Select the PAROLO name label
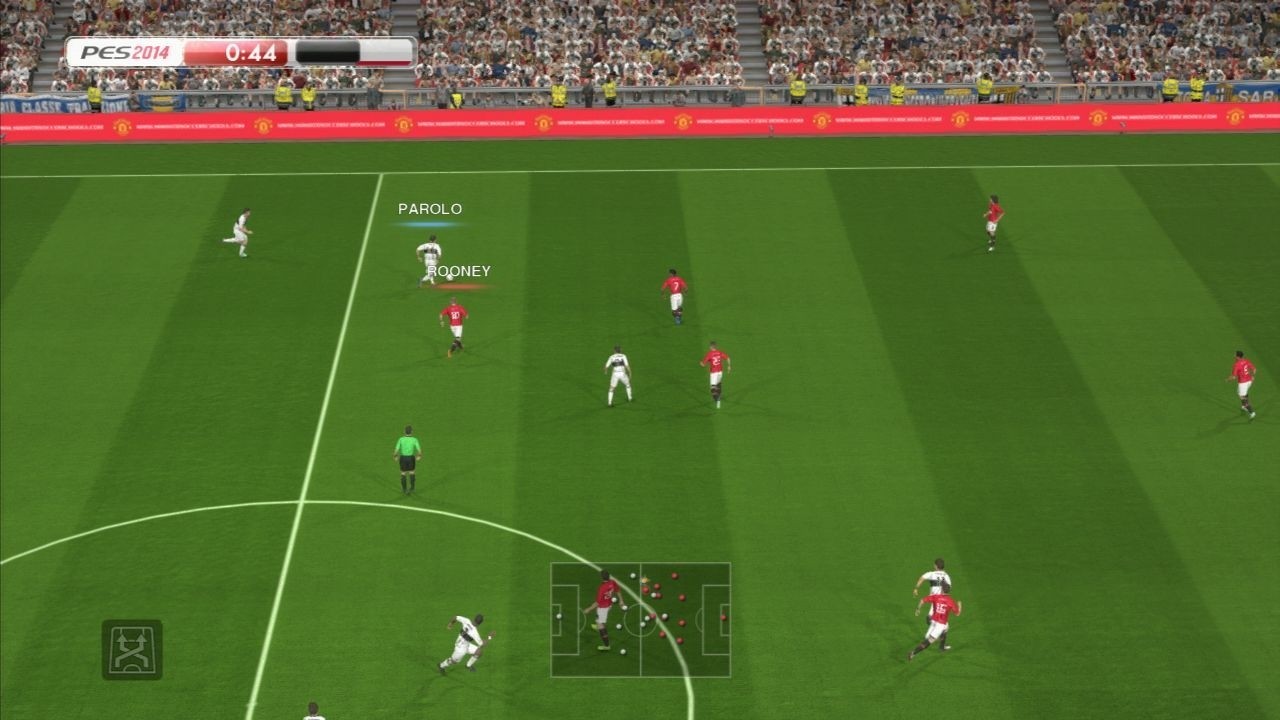1280x720 pixels. 429,209
